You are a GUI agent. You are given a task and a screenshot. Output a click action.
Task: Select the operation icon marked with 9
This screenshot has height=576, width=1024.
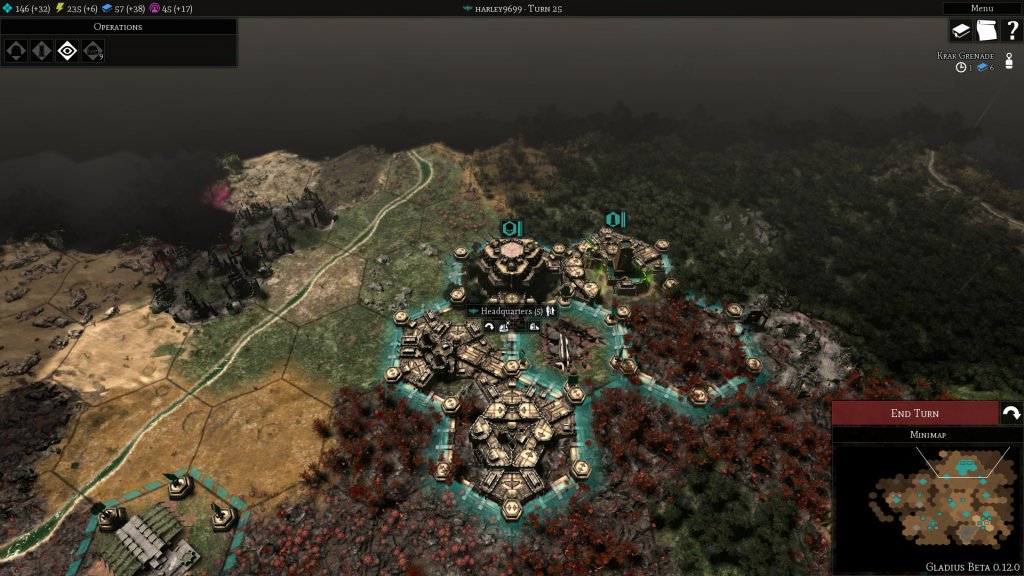[92, 50]
